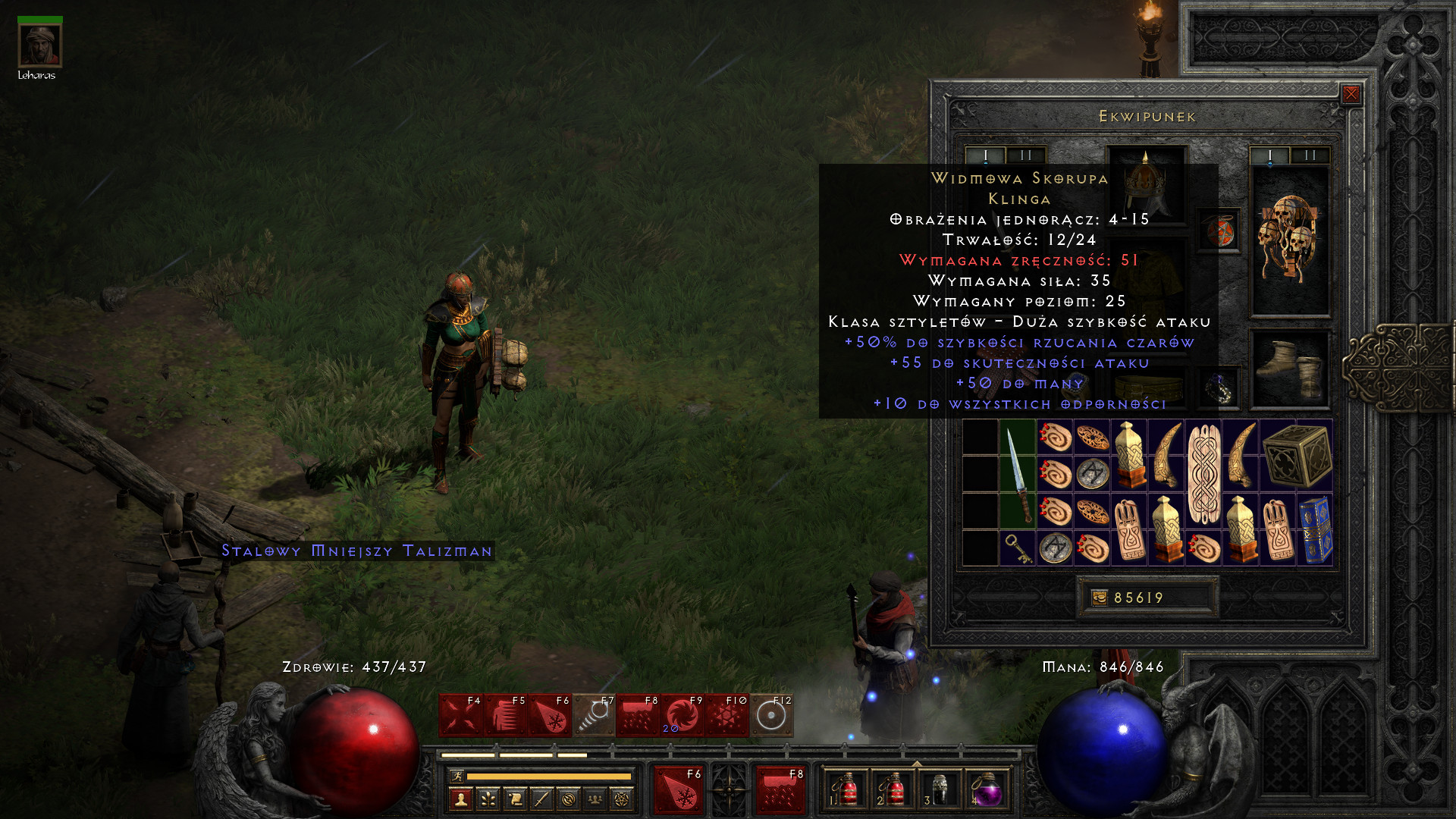The height and width of the screenshot is (819, 1456).
Task: Choose the F9 spinning blade skill
Action: pos(682,715)
